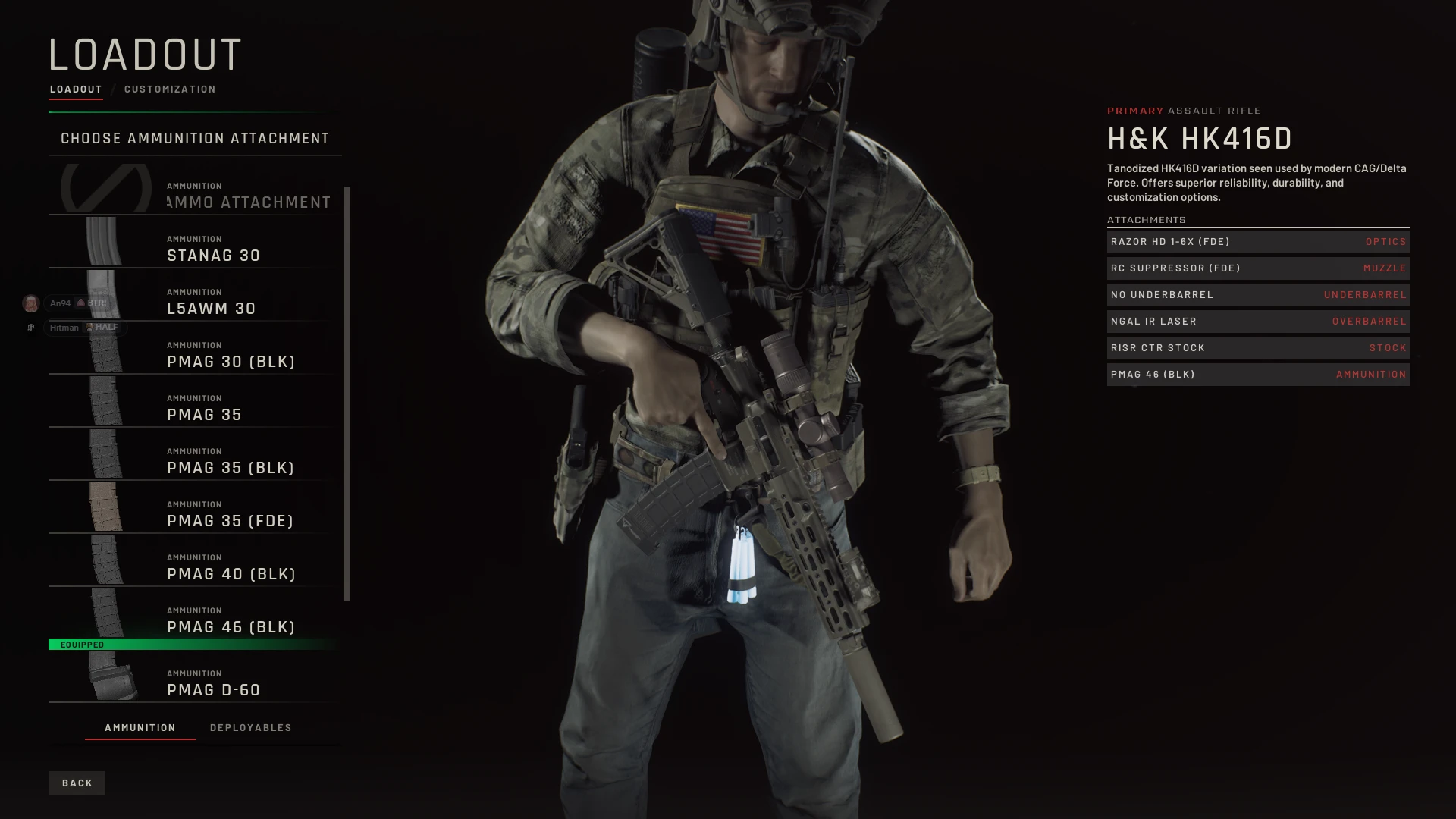This screenshot has width=1456, height=819.
Task: Open the RAZOR HD 1-6X optics slot
Action: point(1257,241)
